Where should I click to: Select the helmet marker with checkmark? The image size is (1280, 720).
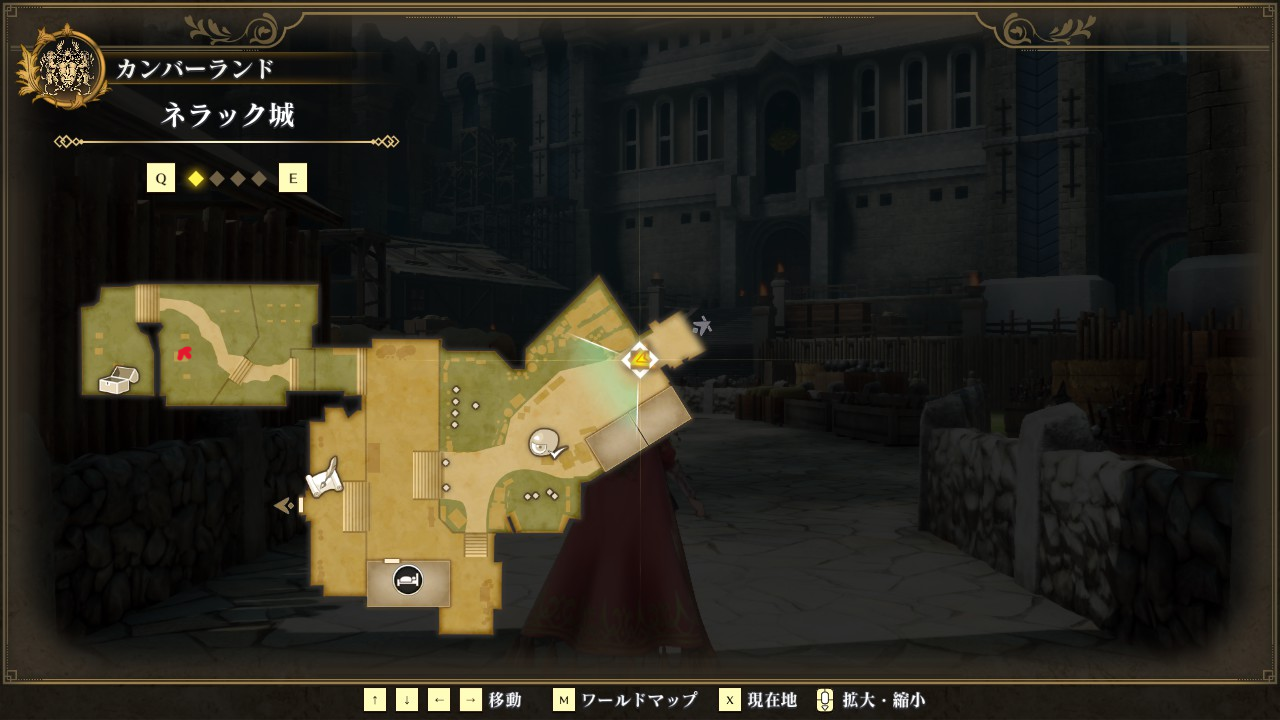(x=546, y=443)
